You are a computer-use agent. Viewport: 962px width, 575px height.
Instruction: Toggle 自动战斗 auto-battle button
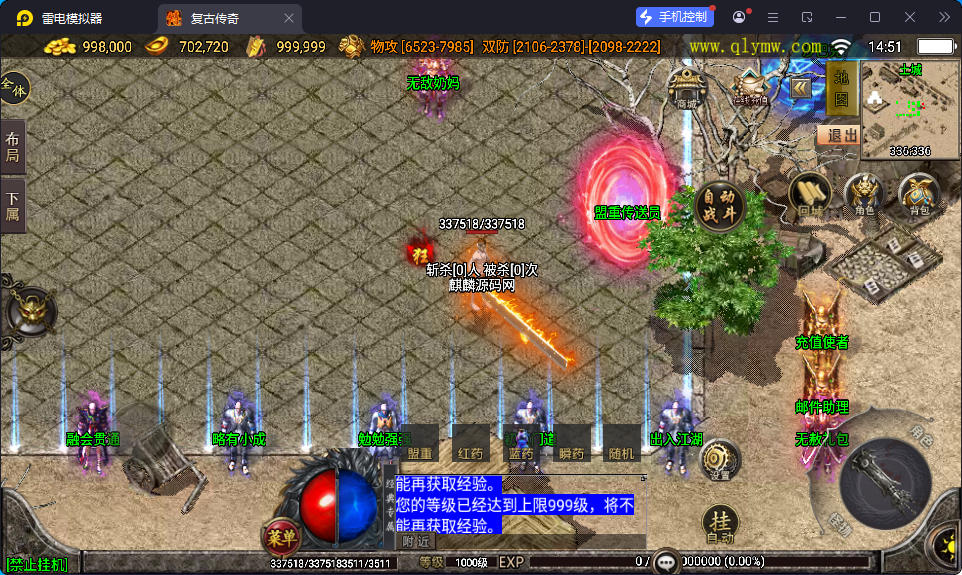click(x=720, y=204)
